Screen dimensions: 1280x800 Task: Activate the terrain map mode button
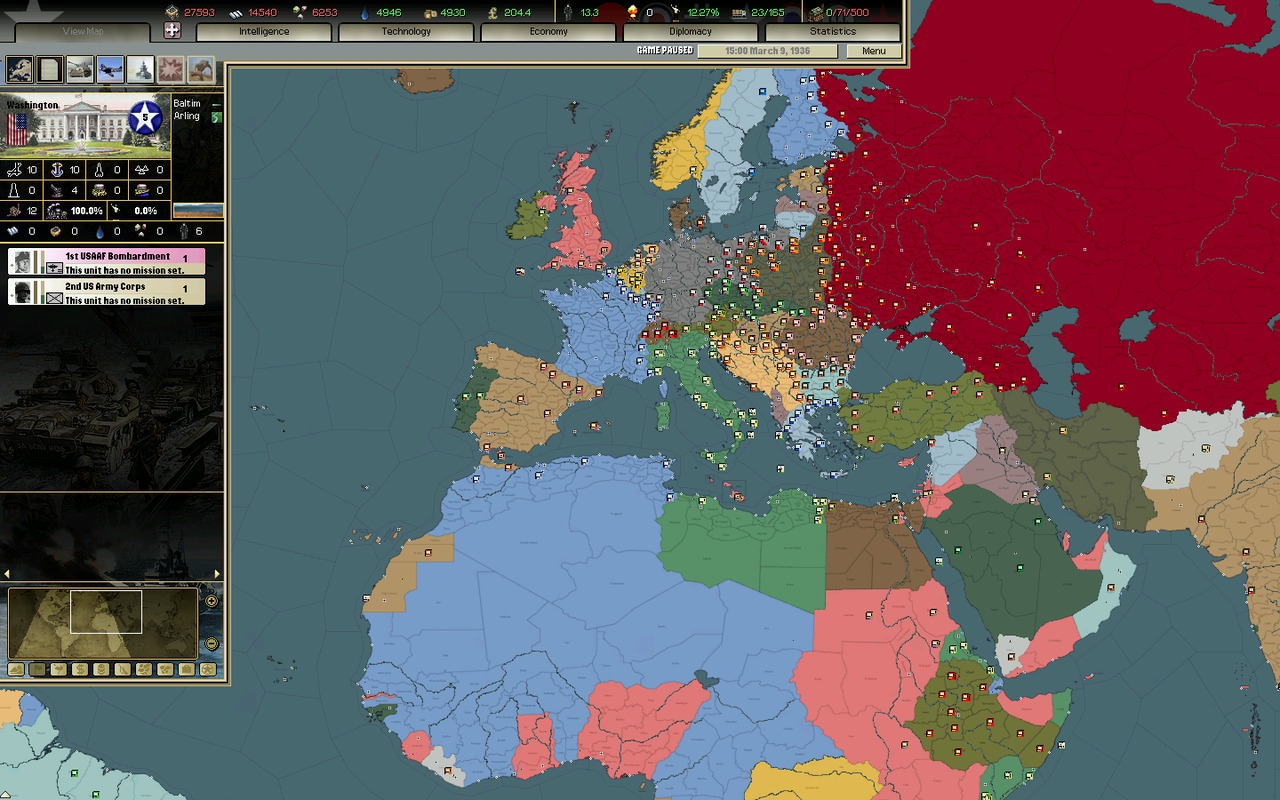pos(16,669)
